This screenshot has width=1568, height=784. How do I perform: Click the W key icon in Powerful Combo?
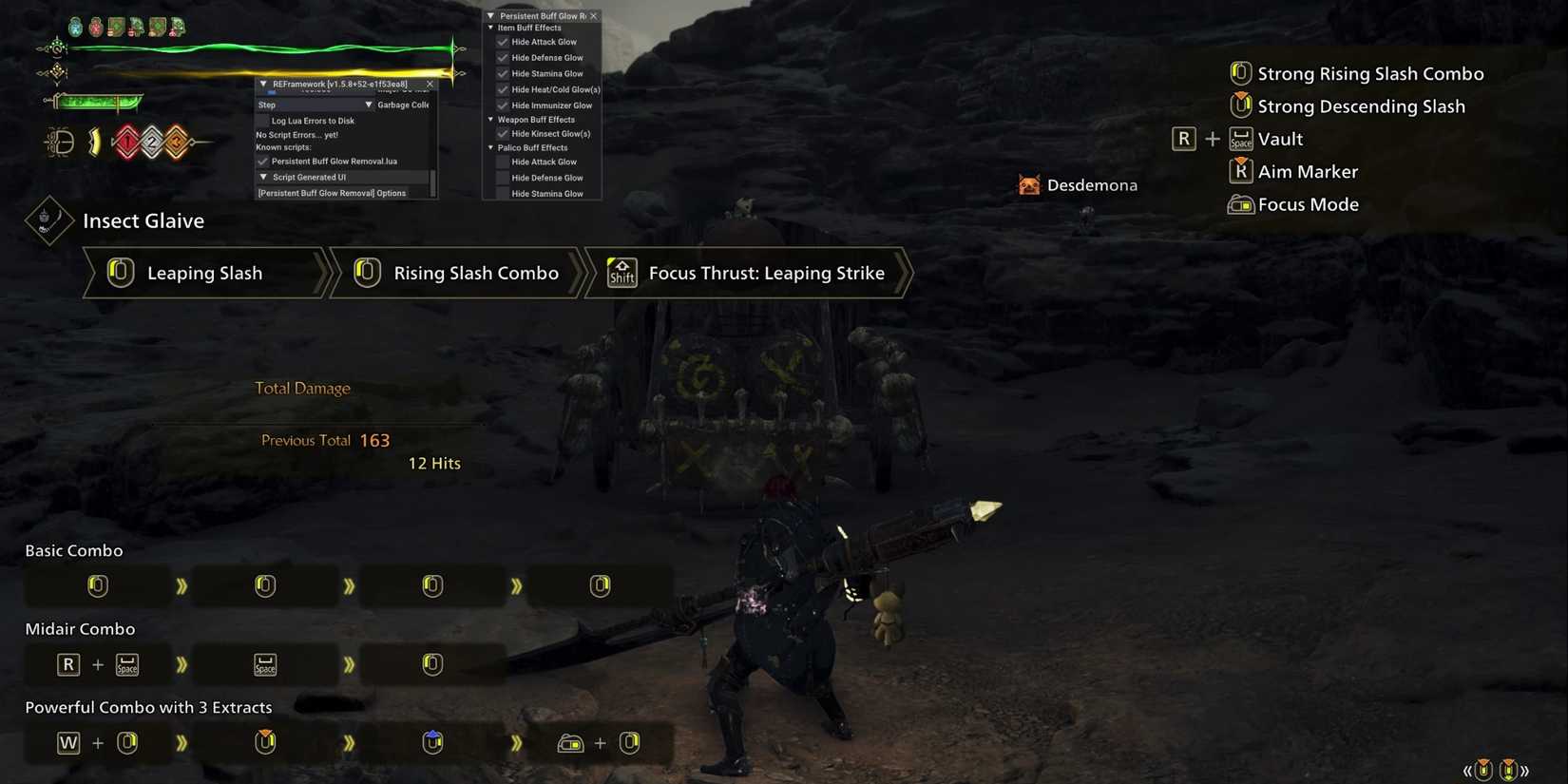67,742
